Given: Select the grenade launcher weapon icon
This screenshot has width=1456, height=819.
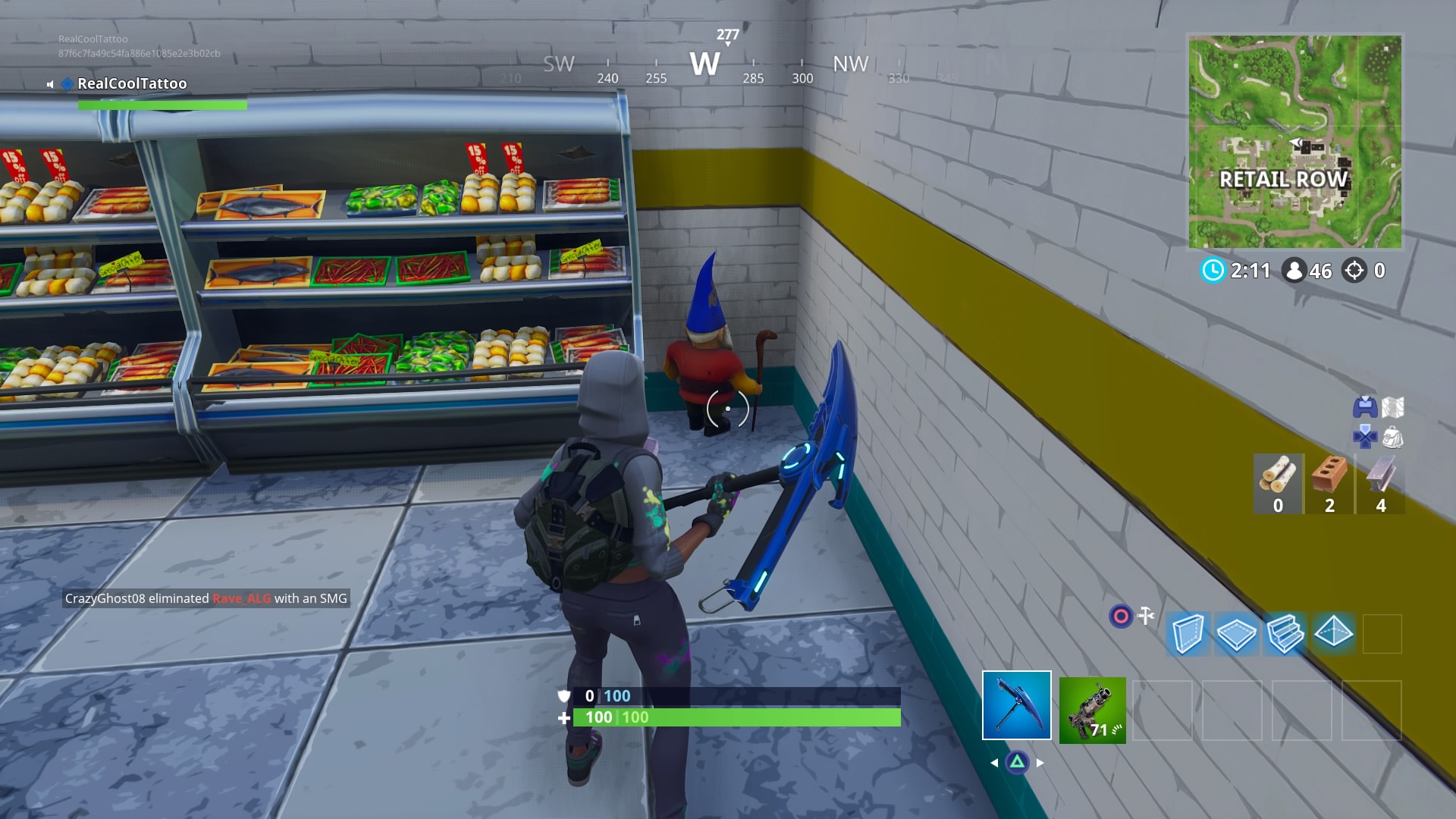Looking at the screenshot, I should click(x=1093, y=711).
